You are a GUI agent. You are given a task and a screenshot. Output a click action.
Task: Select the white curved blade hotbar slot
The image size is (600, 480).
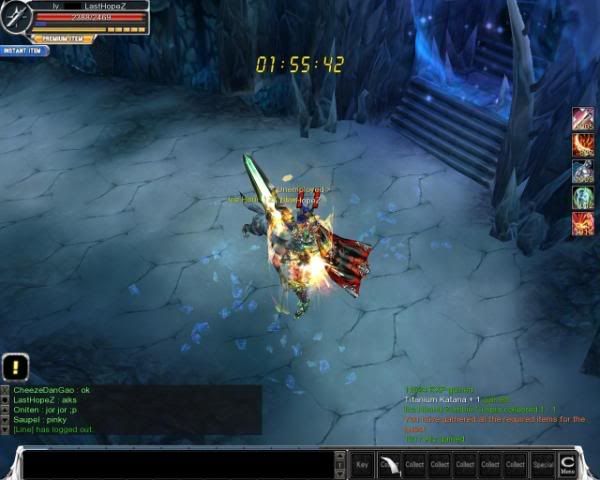pyautogui.click(x=389, y=464)
